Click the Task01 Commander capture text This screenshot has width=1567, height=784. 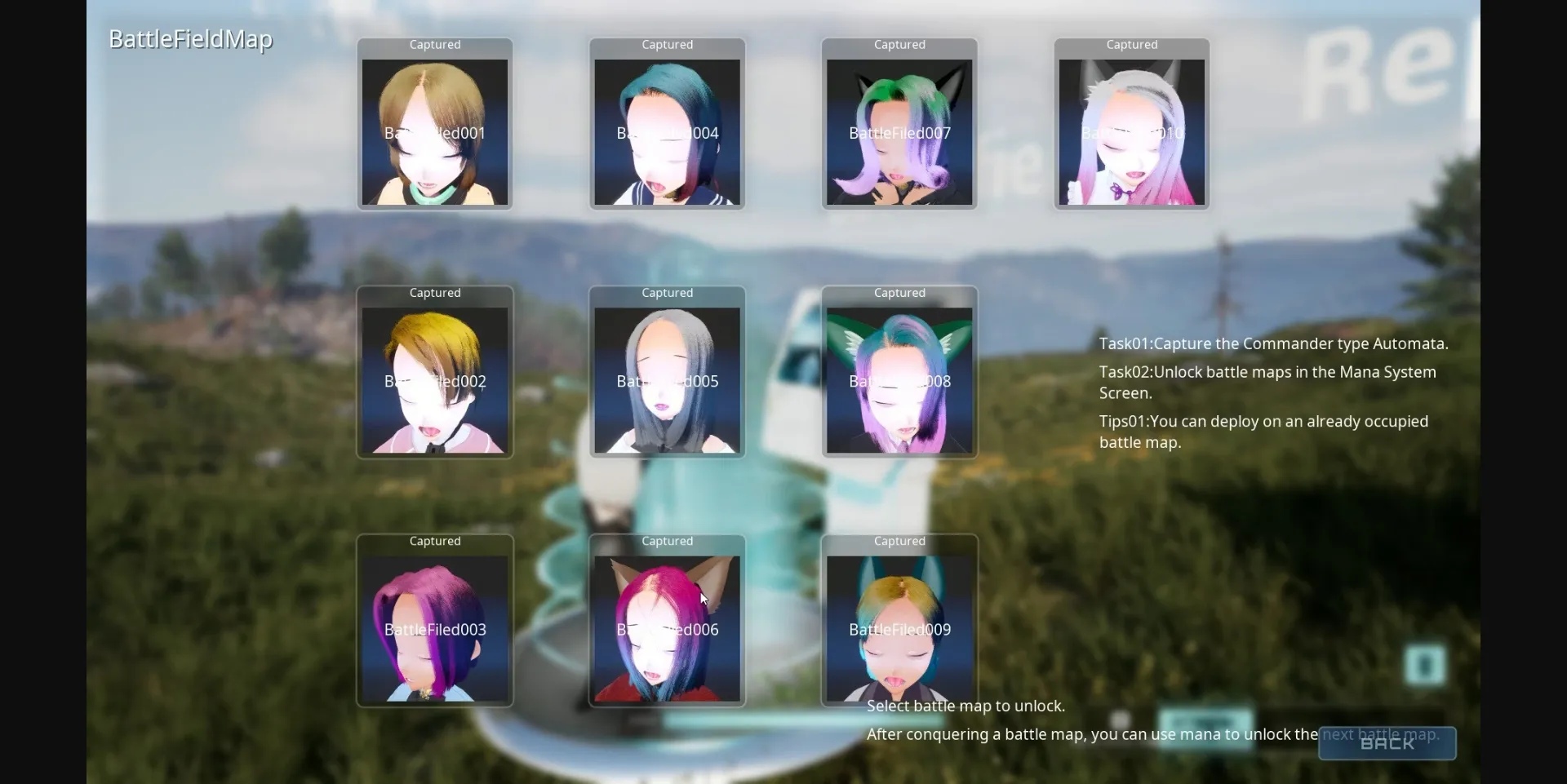(1273, 343)
